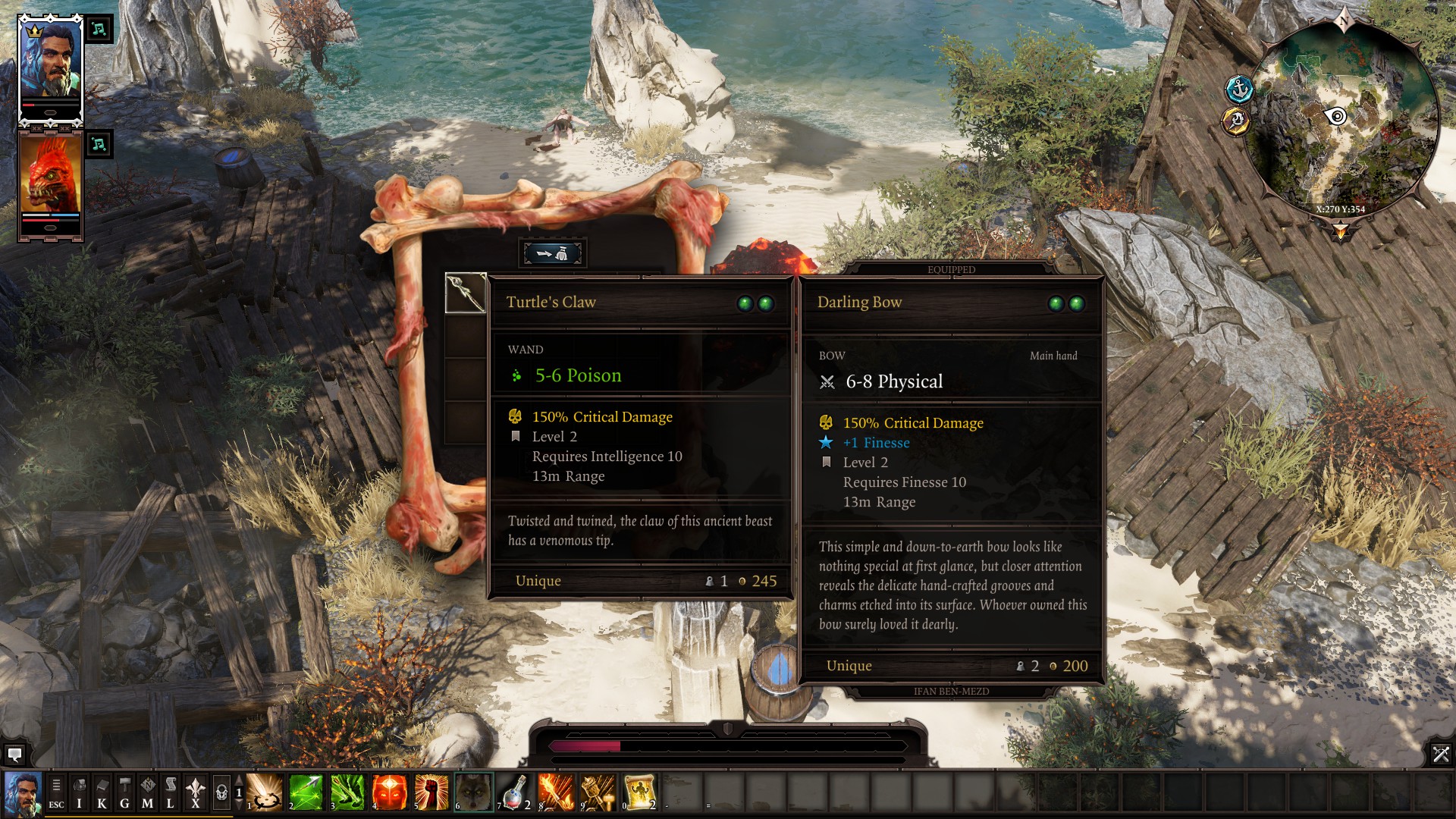Click the blue anchor waypoint icon
Screen dimensions: 1456x819
click(1239, 89)
